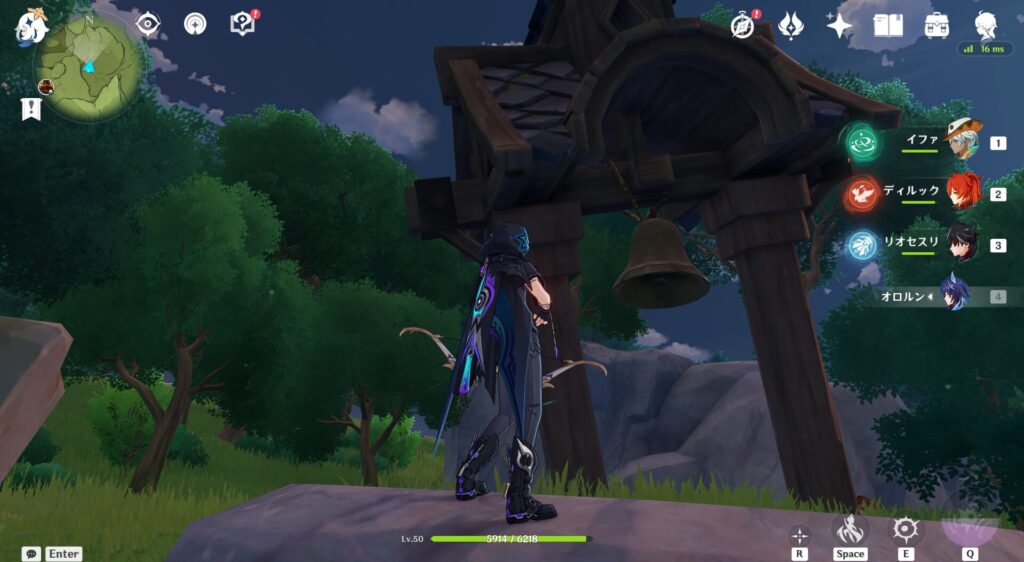This screenshot has height=562, width=1024.
Task: Click the sprint ability icon
Action: click(x=849, y=530)
